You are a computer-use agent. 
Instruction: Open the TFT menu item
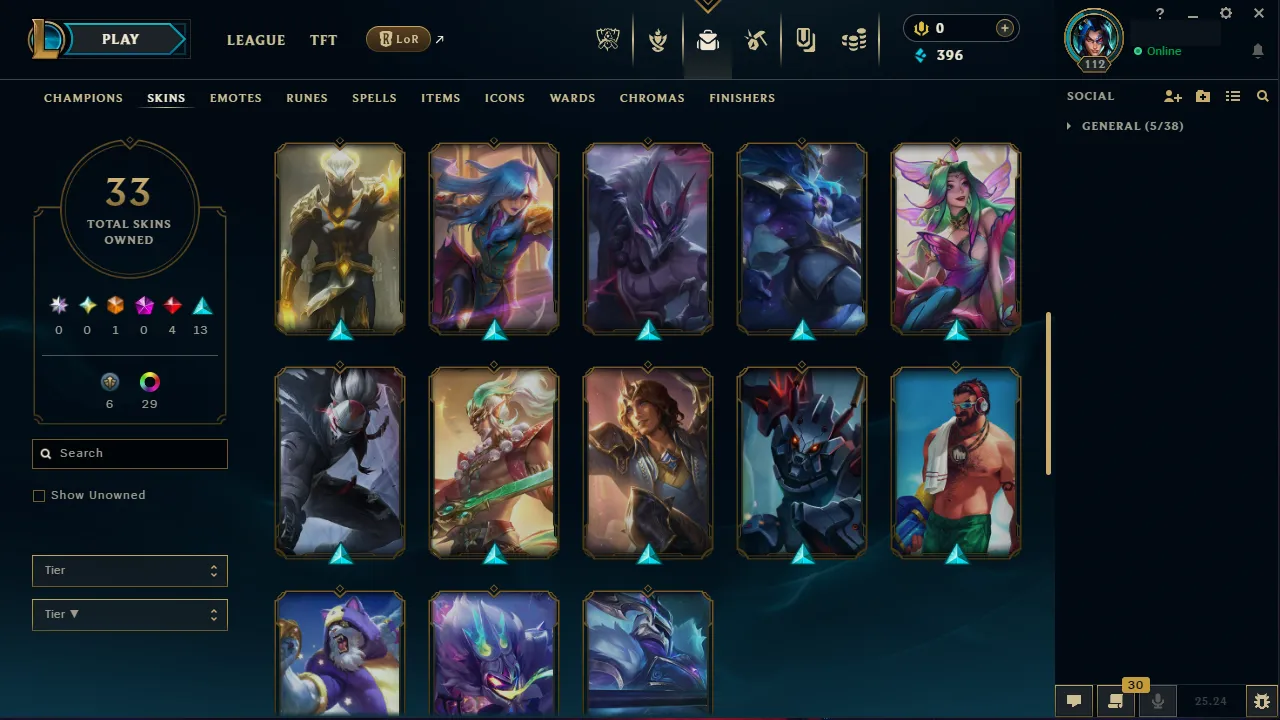pos(323,40)
